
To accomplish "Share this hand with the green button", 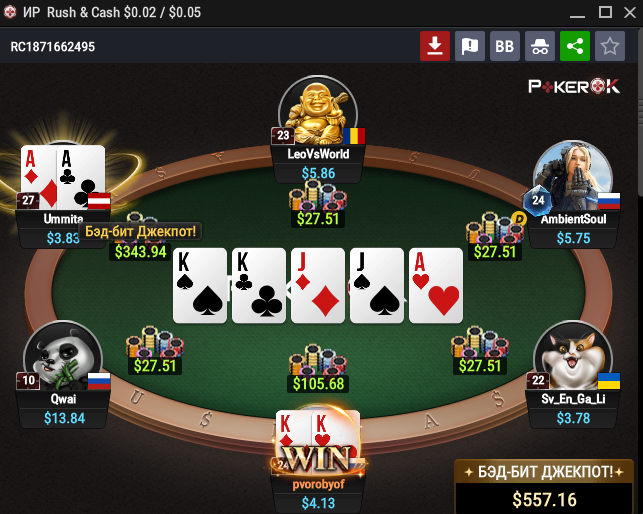I will pyautogui.click(x=574, y=46).
